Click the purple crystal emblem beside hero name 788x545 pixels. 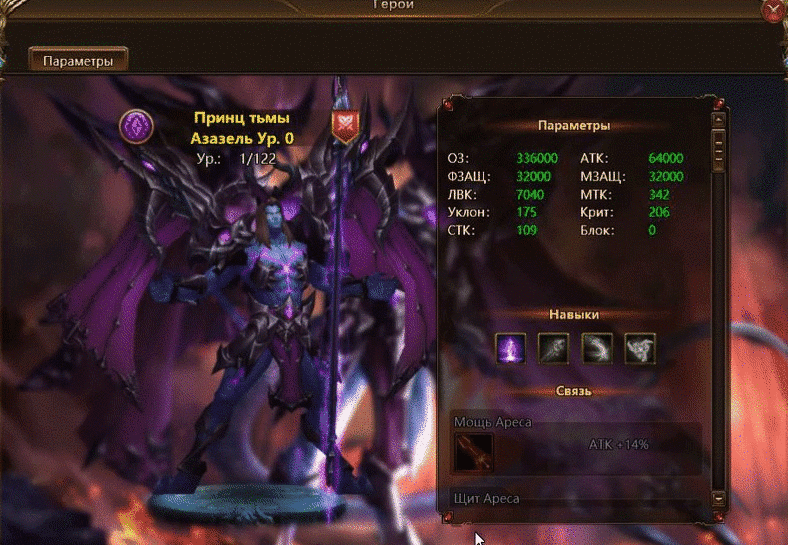point(135,126)
